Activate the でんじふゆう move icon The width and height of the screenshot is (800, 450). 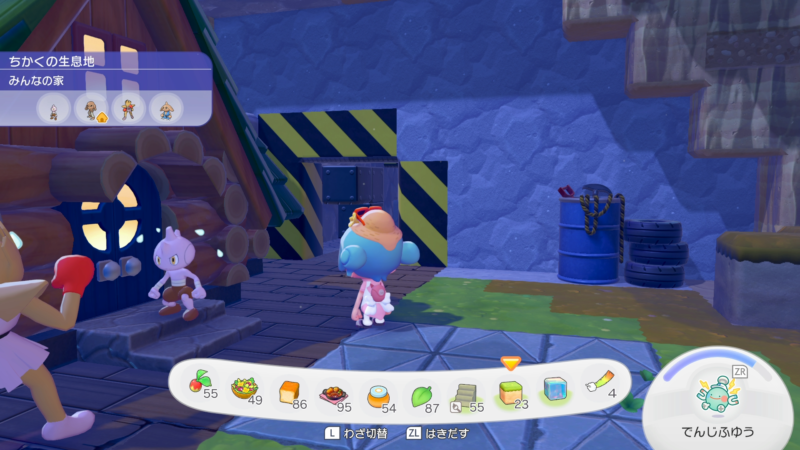coord(716,393)
